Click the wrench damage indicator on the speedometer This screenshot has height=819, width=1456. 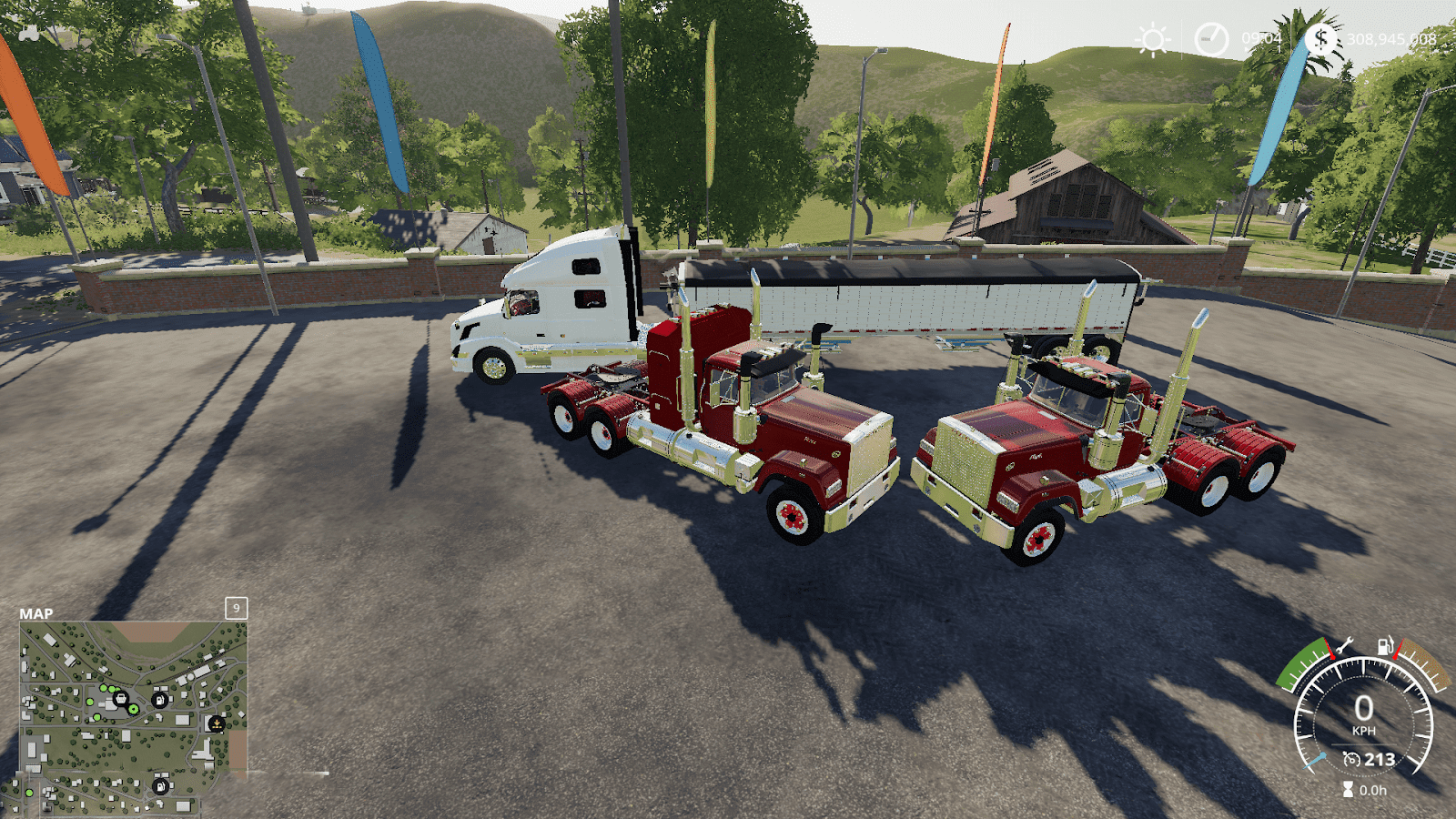click(1344, 645)
